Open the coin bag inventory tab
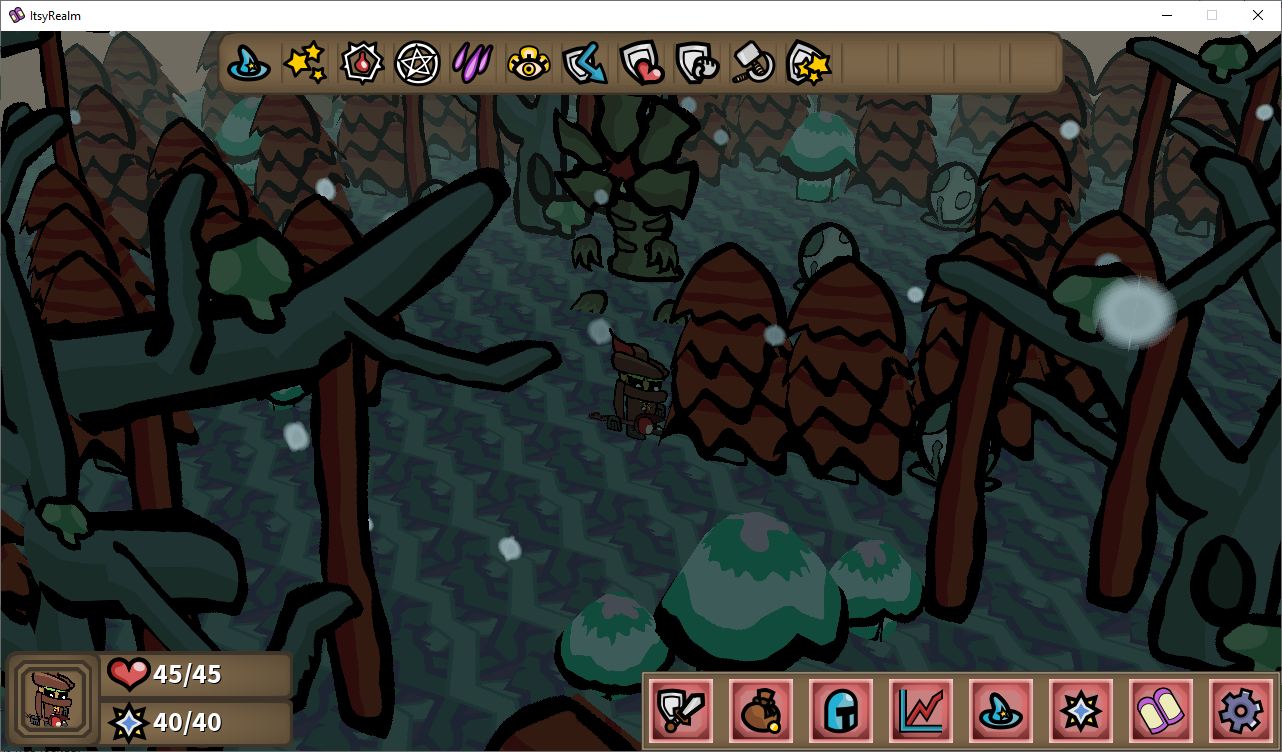 tap(761, 711)
